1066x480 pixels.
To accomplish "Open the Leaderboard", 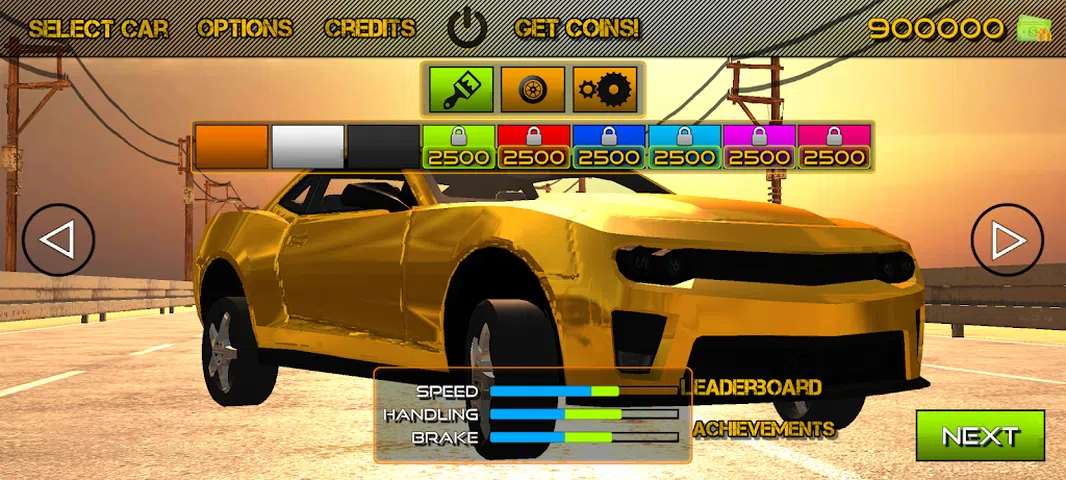I will pos(752,387).
